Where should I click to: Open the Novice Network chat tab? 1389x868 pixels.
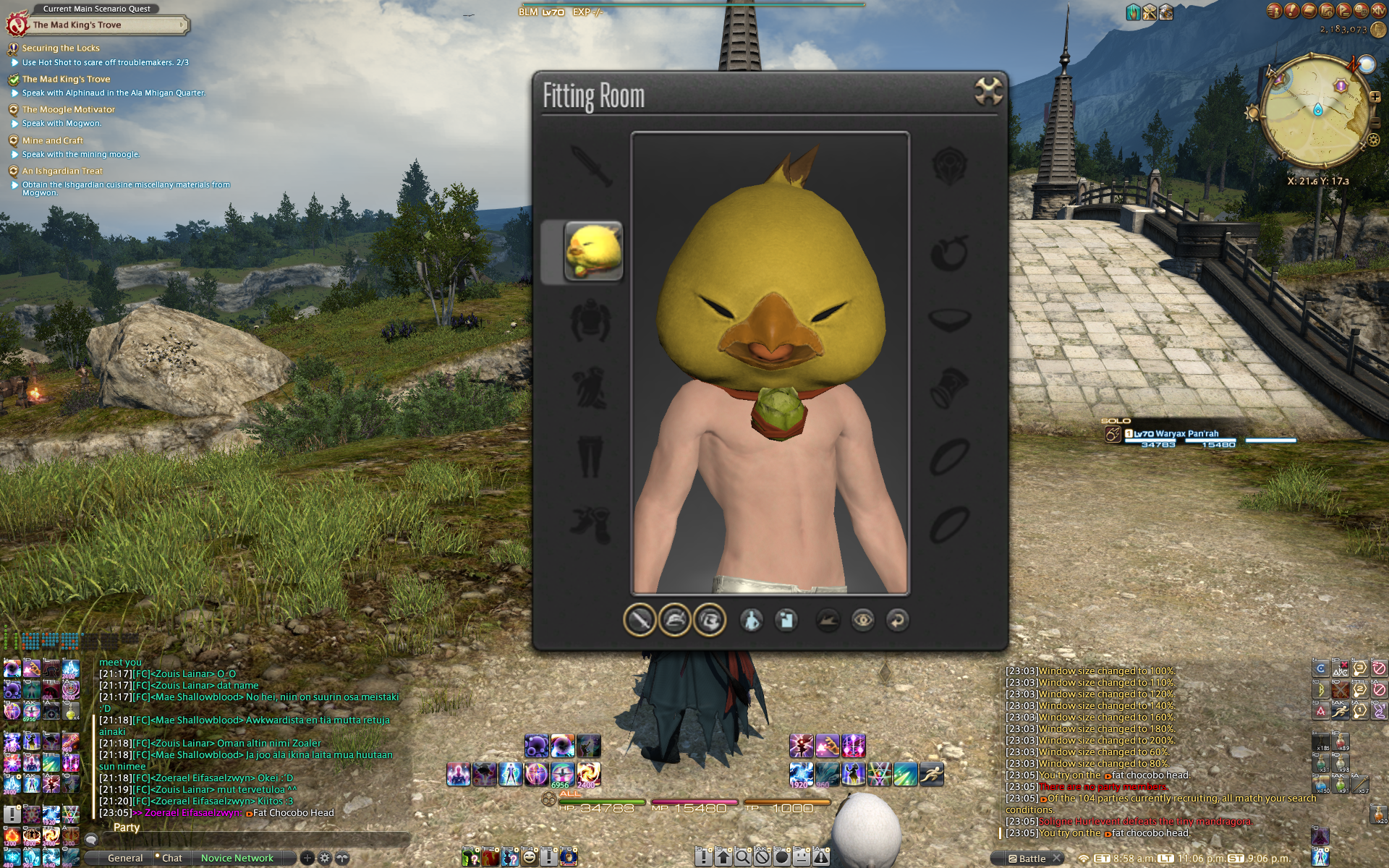(x=237, y=858)
